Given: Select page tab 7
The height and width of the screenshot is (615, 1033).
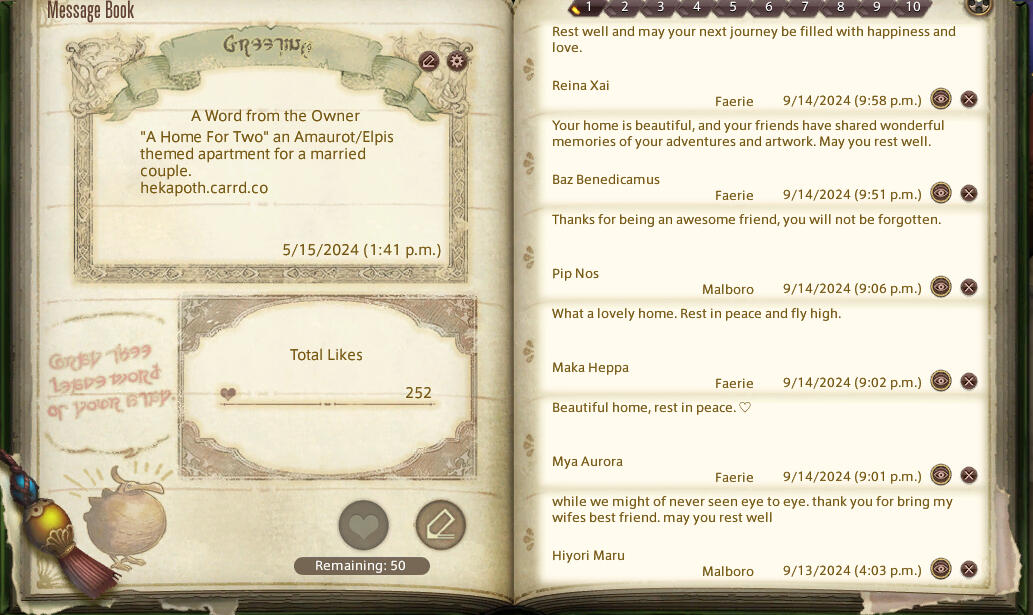Looking at the screenshot, I should (x=805, y=7).
